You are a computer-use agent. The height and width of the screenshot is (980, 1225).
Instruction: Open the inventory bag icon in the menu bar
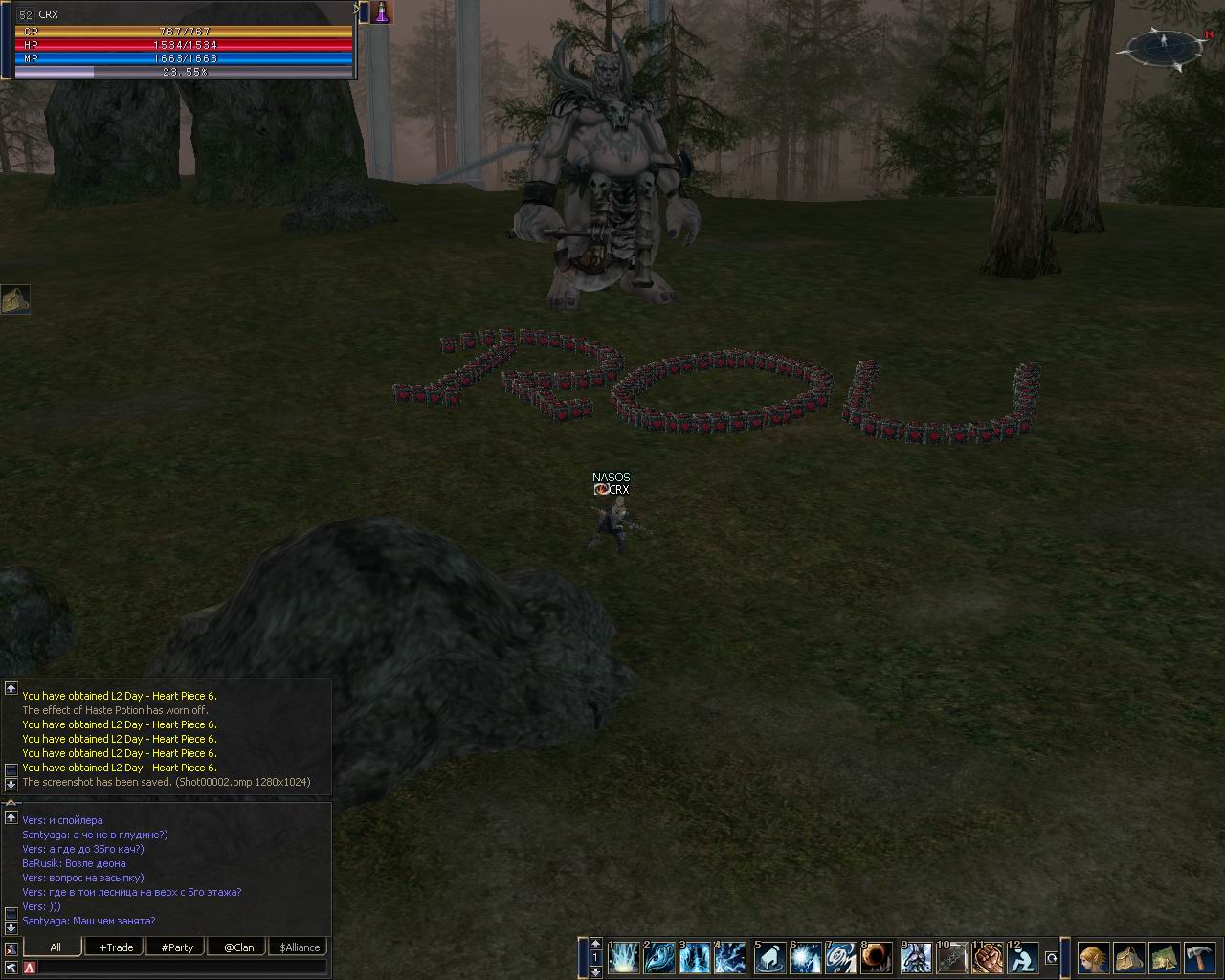(1128, 957)
